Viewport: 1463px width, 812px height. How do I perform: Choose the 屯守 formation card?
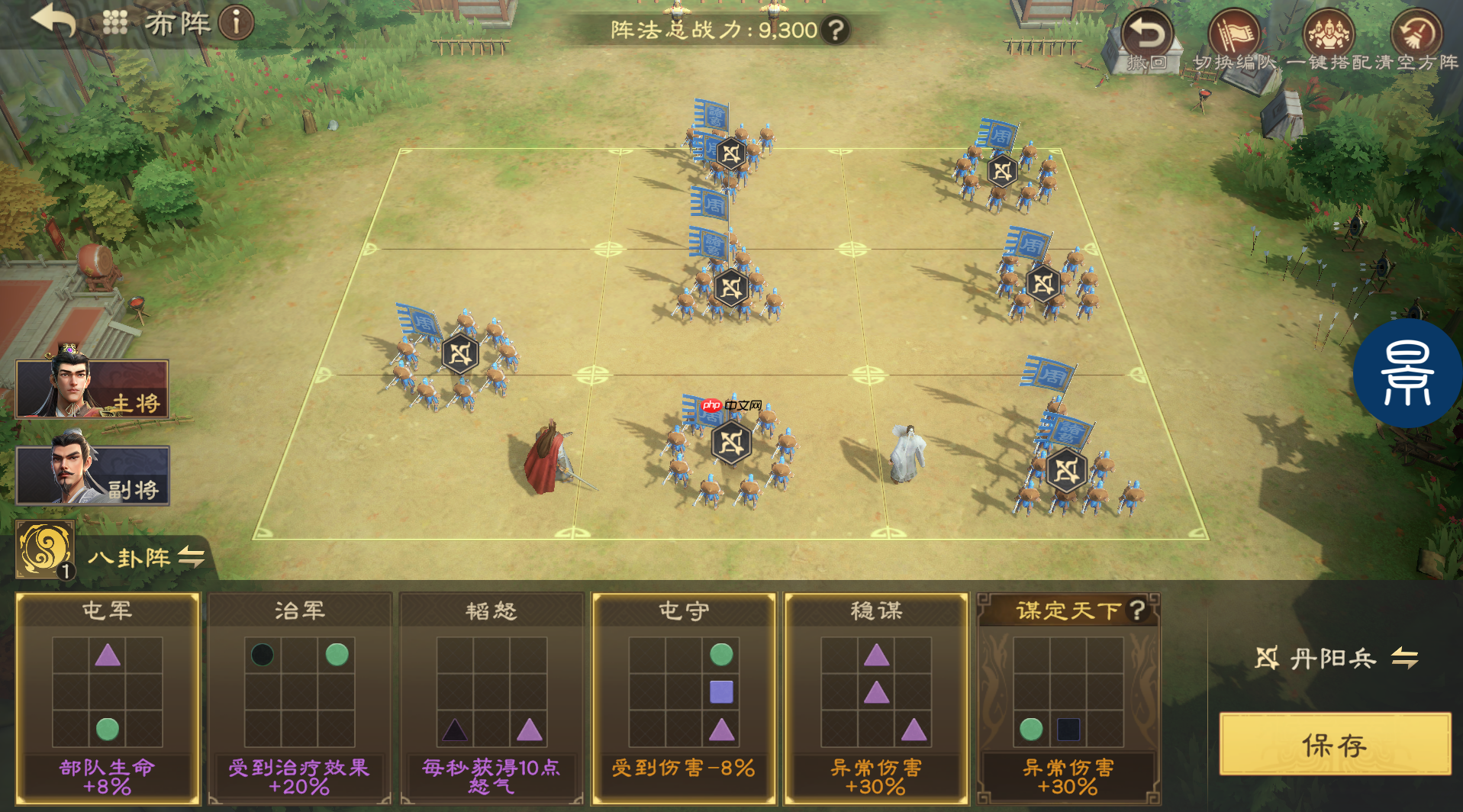point(685,698)
